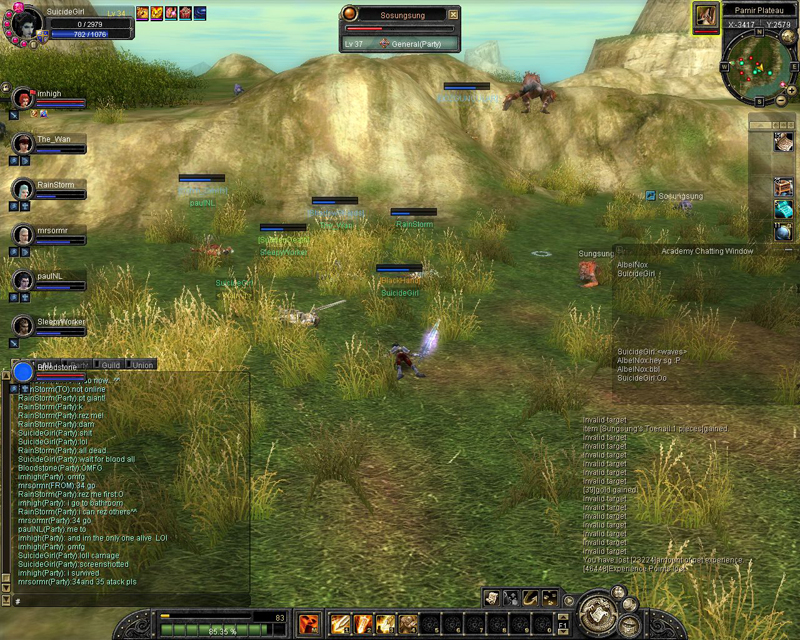This screenshot has height=640, width=800.
Task: Select party member SleepnWorker's portrait
Action: [22, 325]
